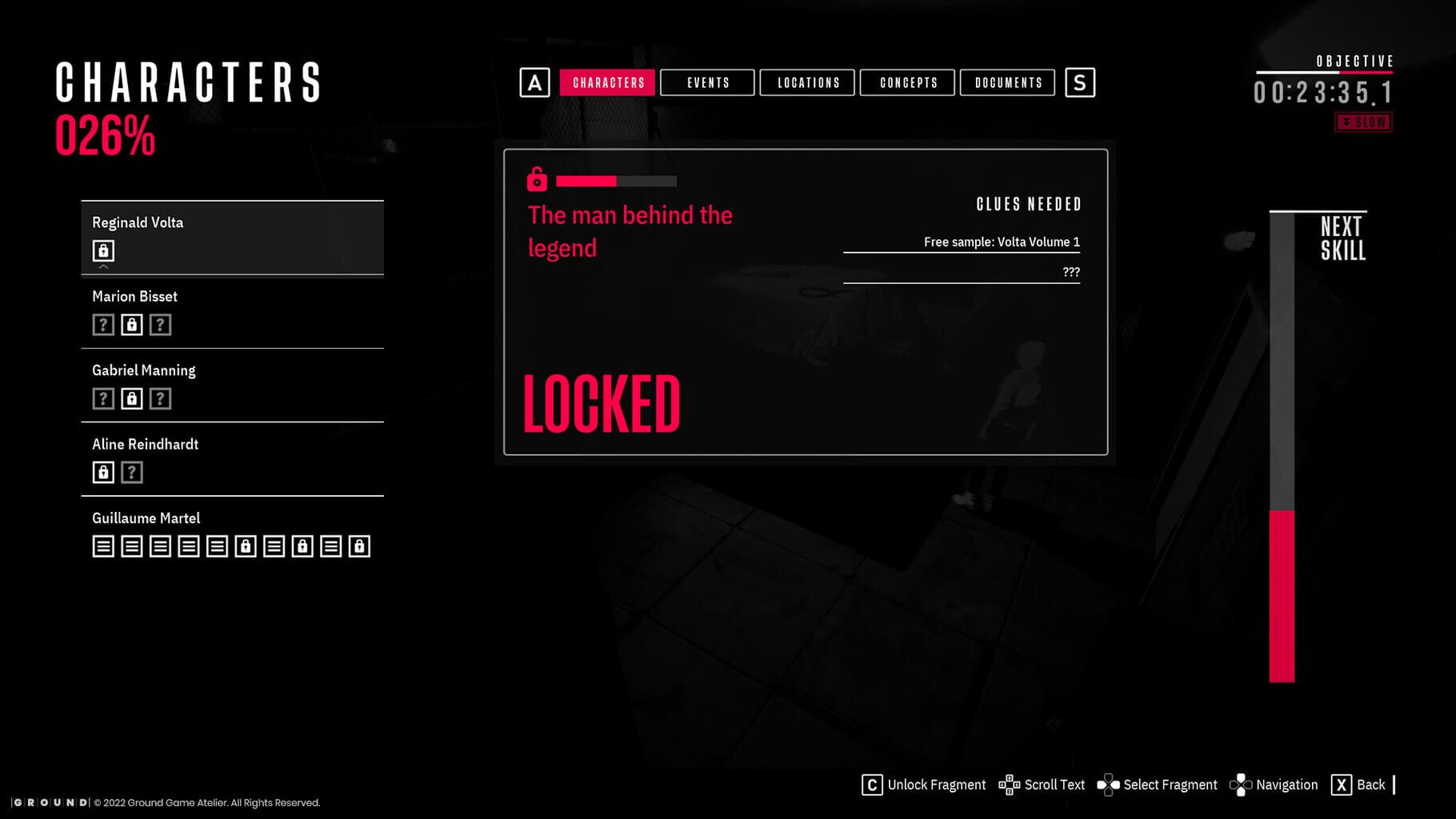The width and height of the screenshot is (1456, 819).
Task: Expand Gabriel Manning's character entry
Action: (143, 370)
